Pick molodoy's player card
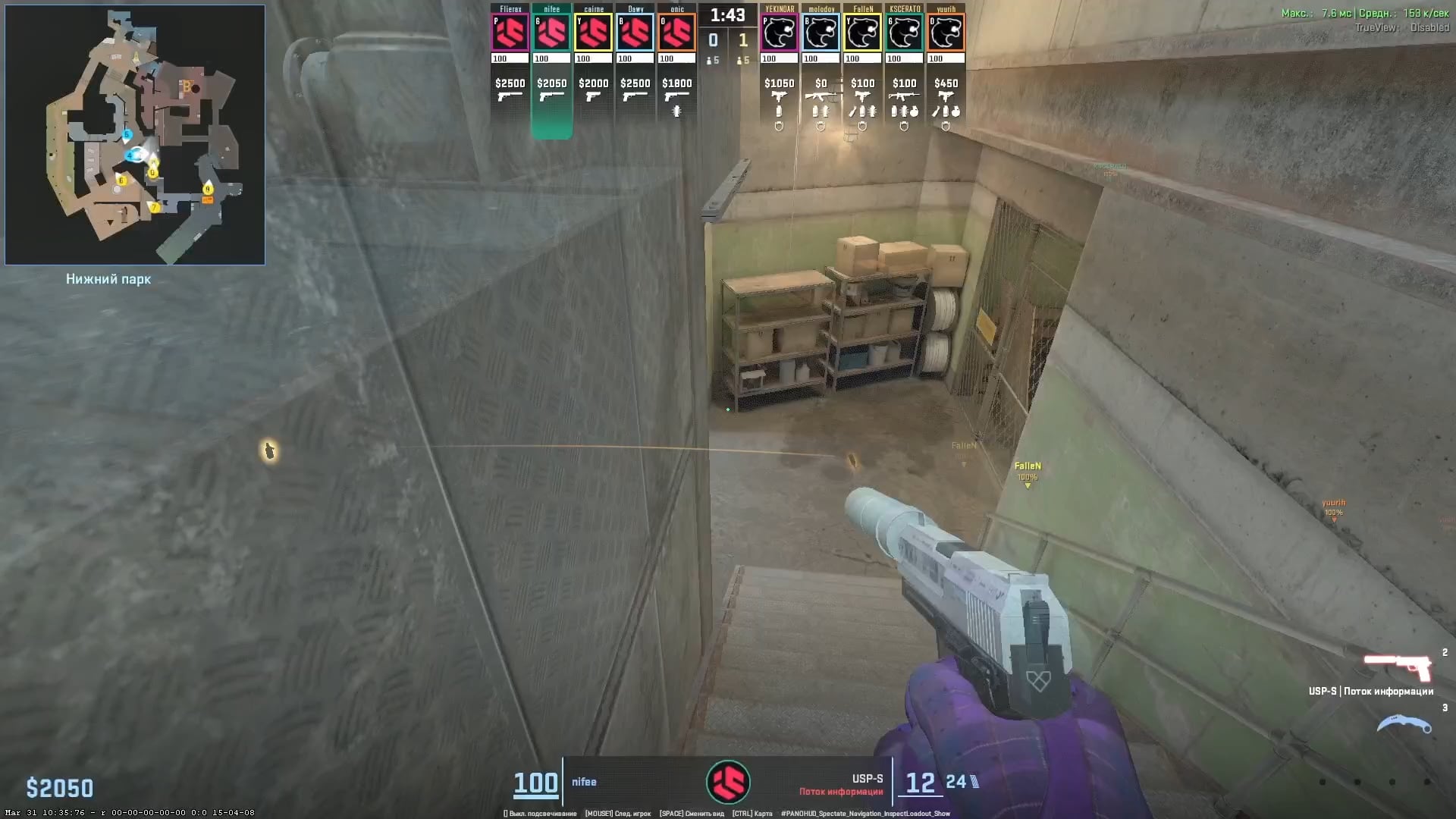 coord(821,33)
